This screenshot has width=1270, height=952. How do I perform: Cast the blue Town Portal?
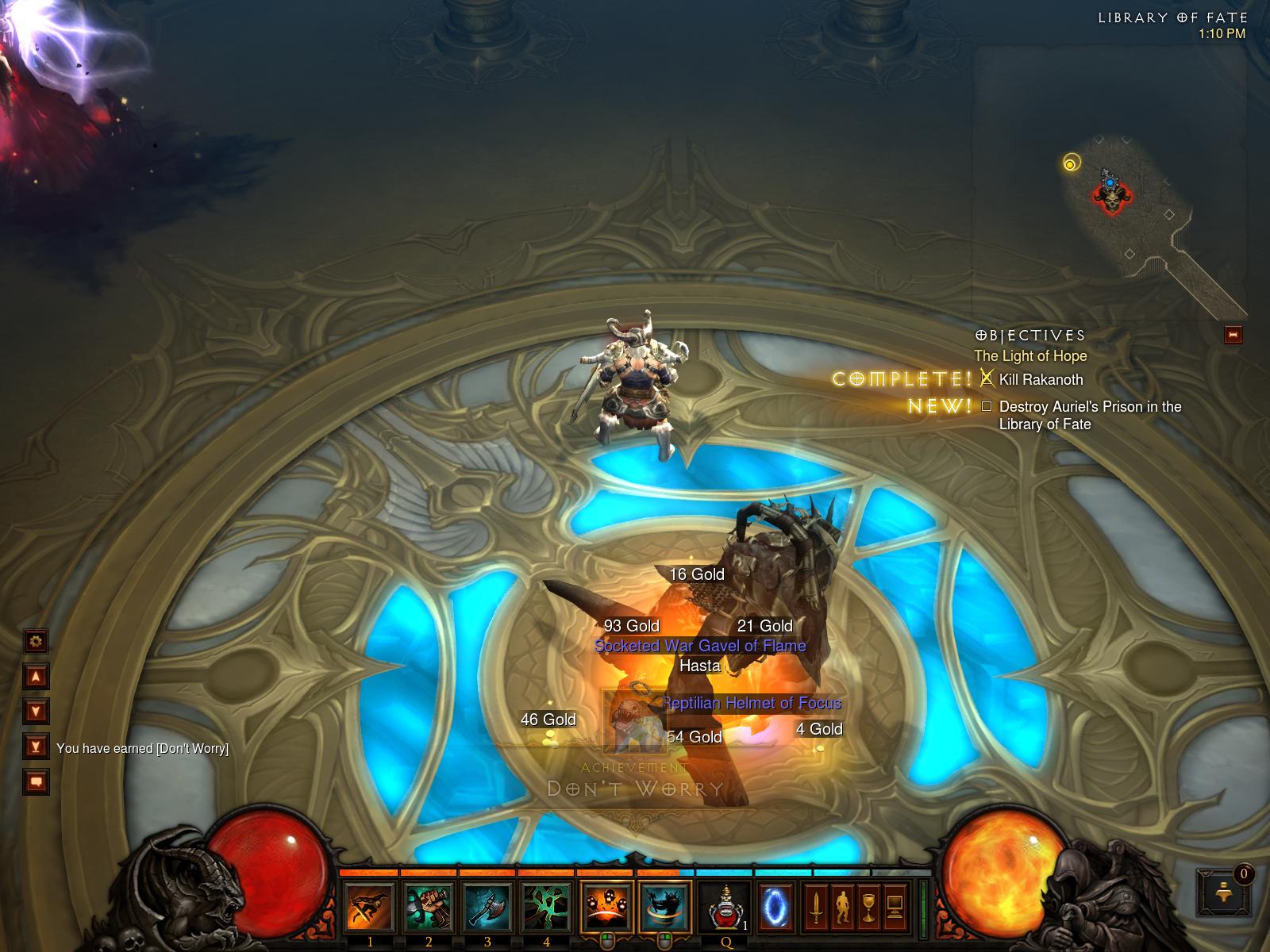pyautogui.click(x=773, y=907)
